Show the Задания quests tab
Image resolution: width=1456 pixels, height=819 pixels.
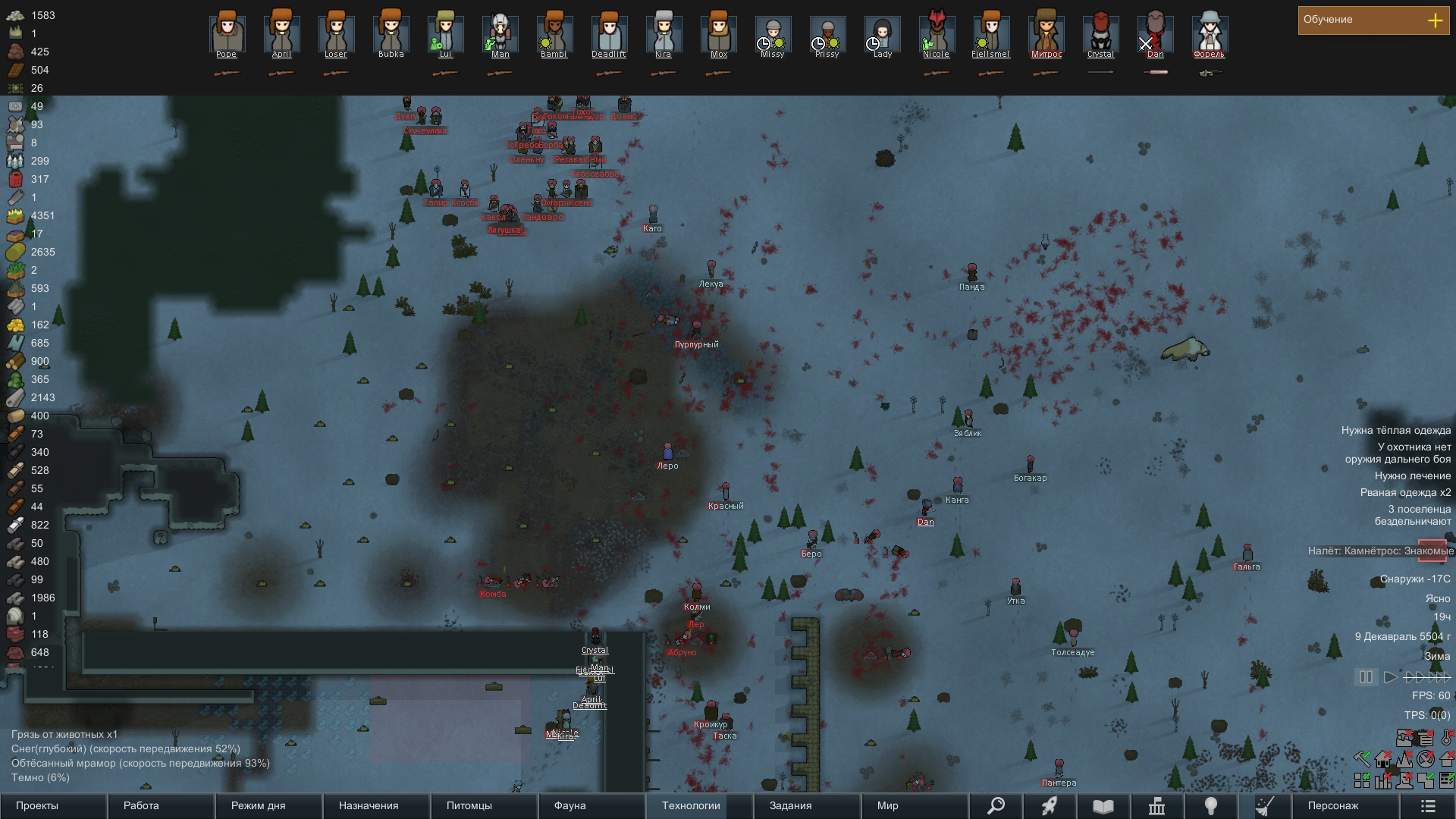pyautogui.click(x=807, y=805)
